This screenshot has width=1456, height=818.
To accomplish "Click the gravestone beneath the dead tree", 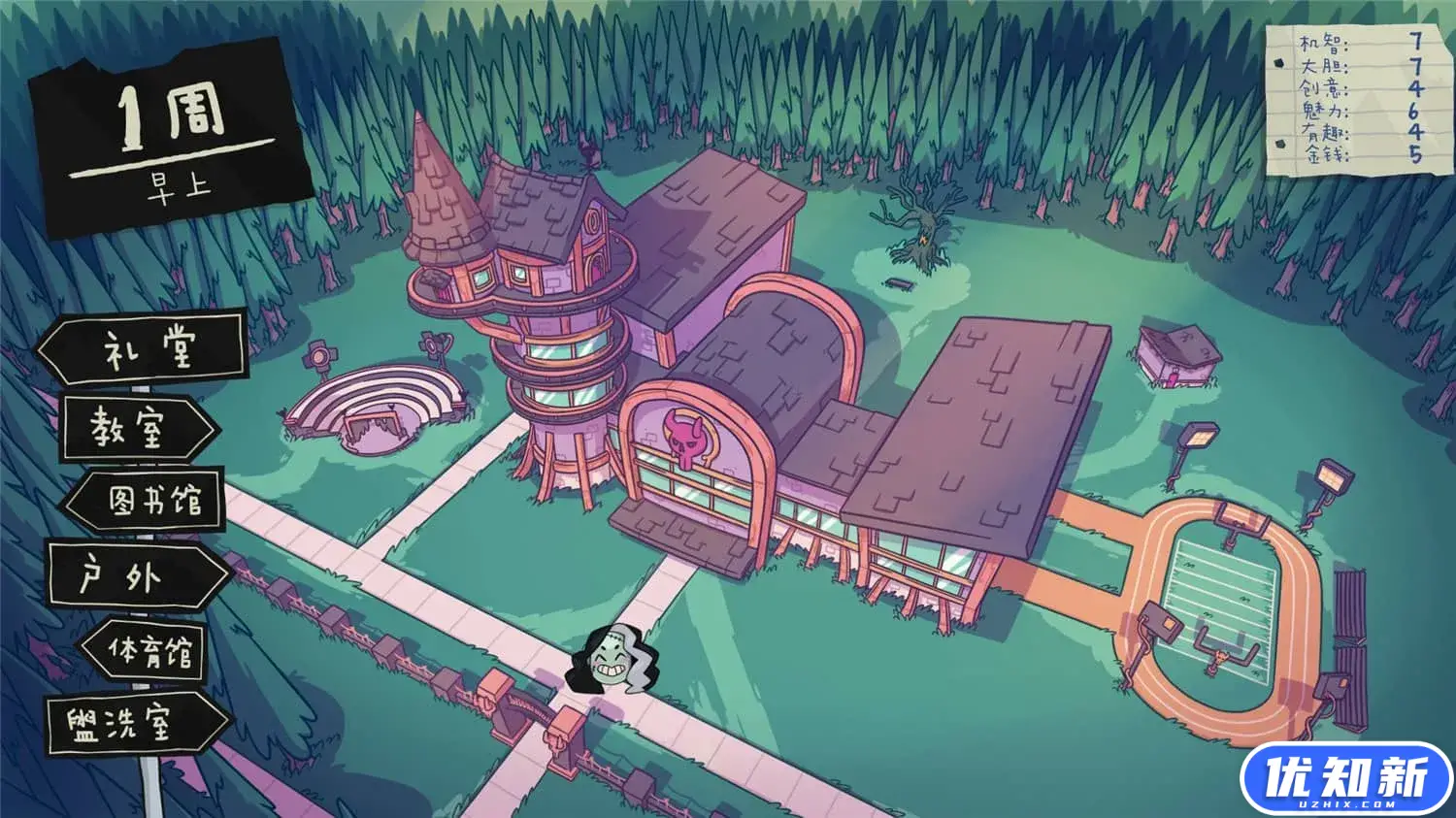I will [900, 282].
